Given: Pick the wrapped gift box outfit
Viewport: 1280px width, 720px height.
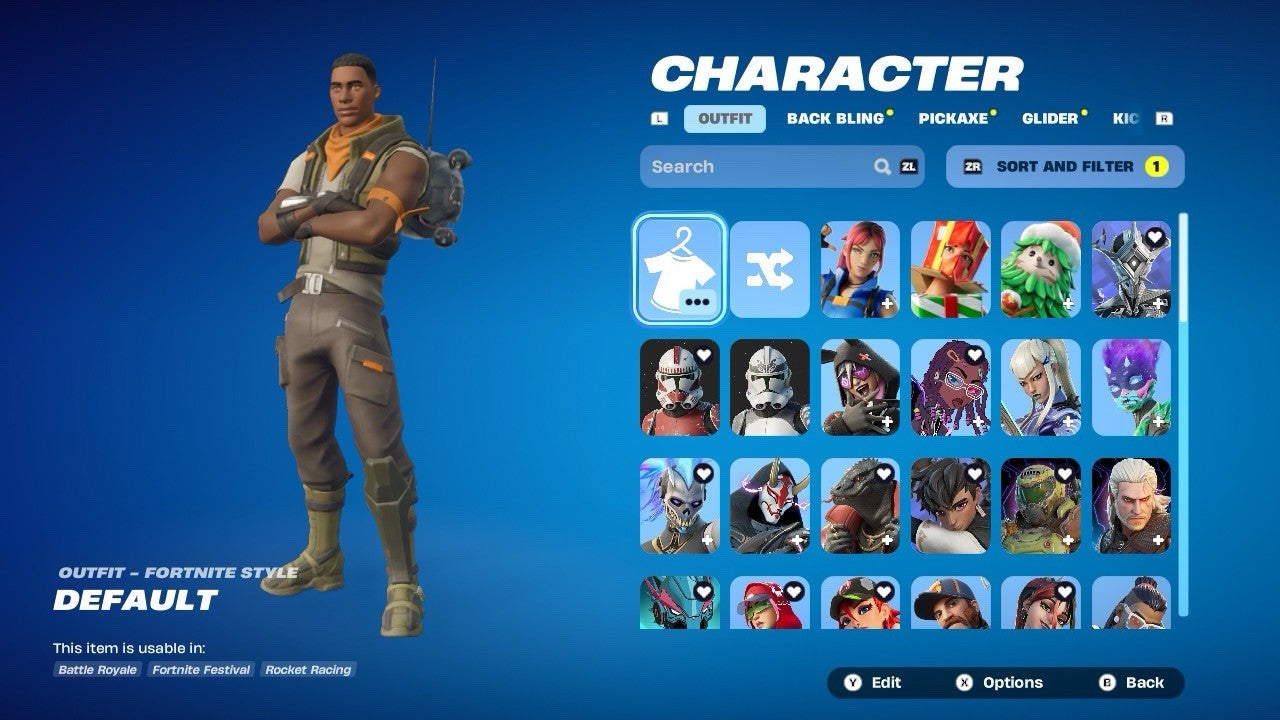Looking at the screenshot, I should pyautogui.click(x=951, y=270).
